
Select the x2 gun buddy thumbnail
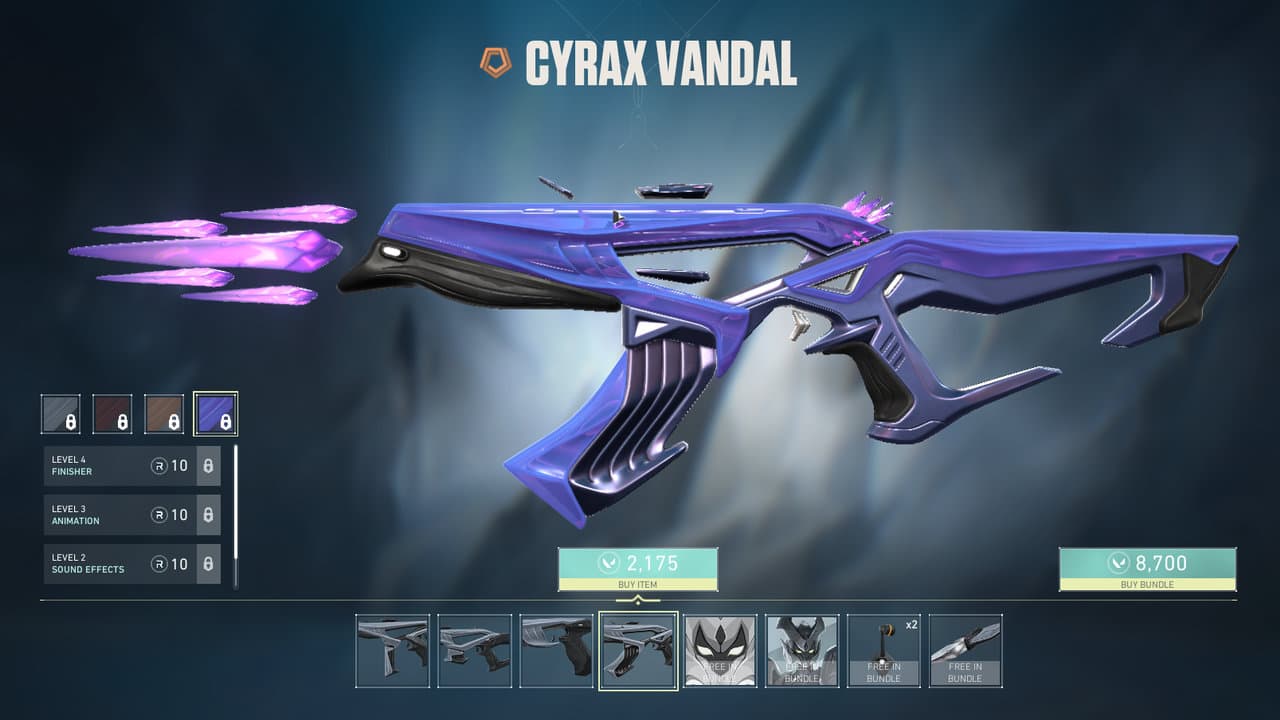tap(884, 650)
